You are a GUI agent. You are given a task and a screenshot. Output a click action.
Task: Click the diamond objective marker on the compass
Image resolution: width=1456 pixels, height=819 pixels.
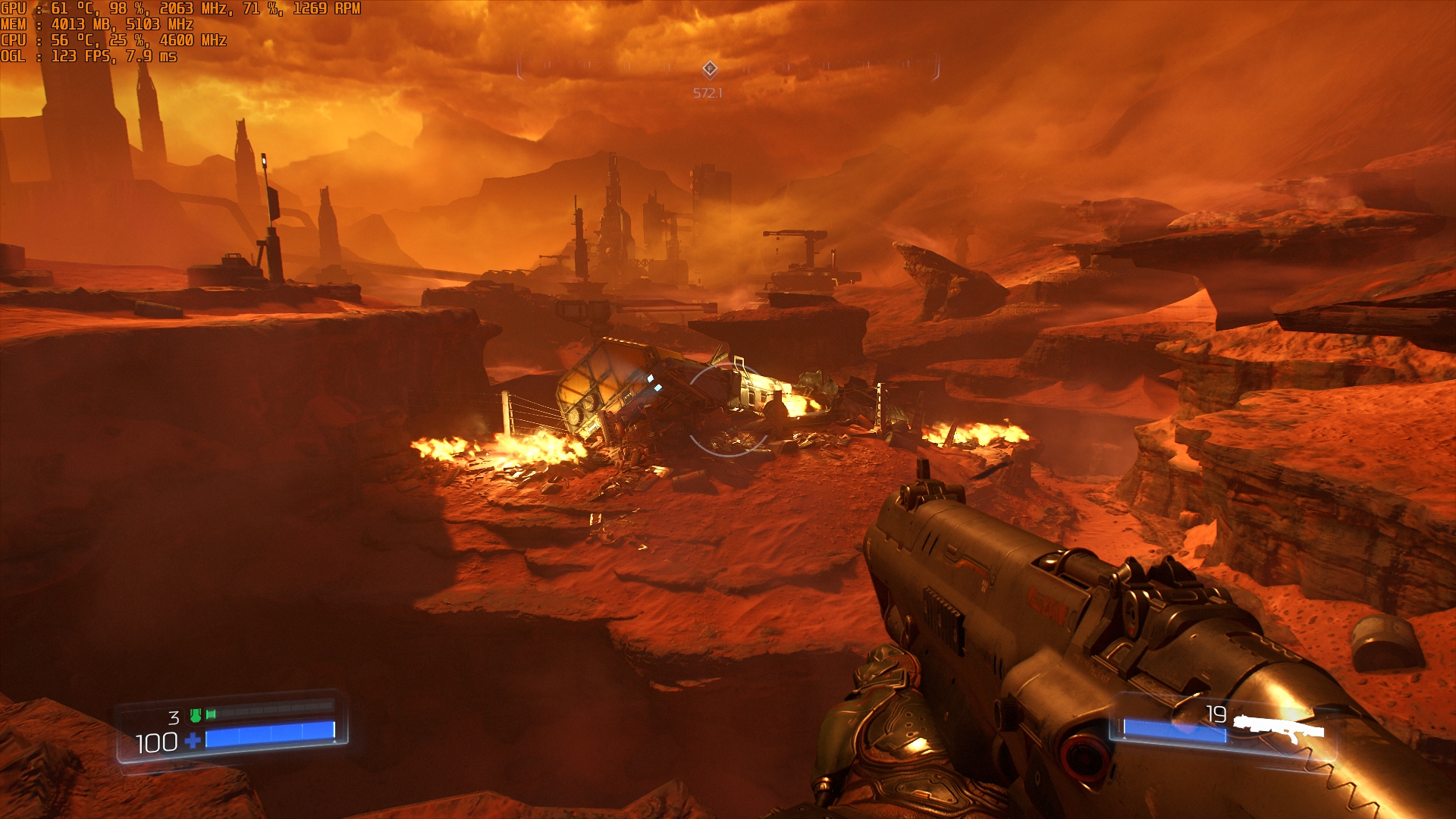click(709, 69)
